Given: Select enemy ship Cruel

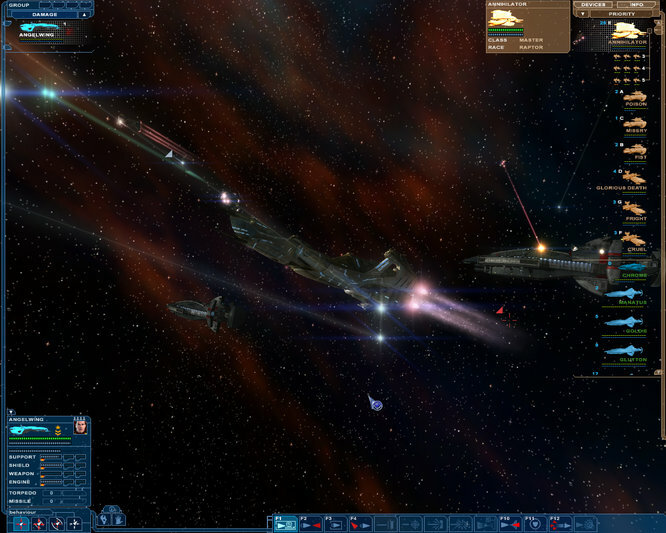Looking at the screenshot, I should coord(634,240).
